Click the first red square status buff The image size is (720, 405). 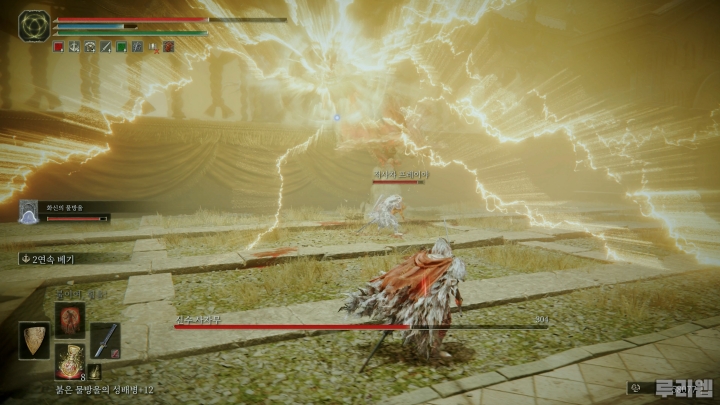pos(58,47)
